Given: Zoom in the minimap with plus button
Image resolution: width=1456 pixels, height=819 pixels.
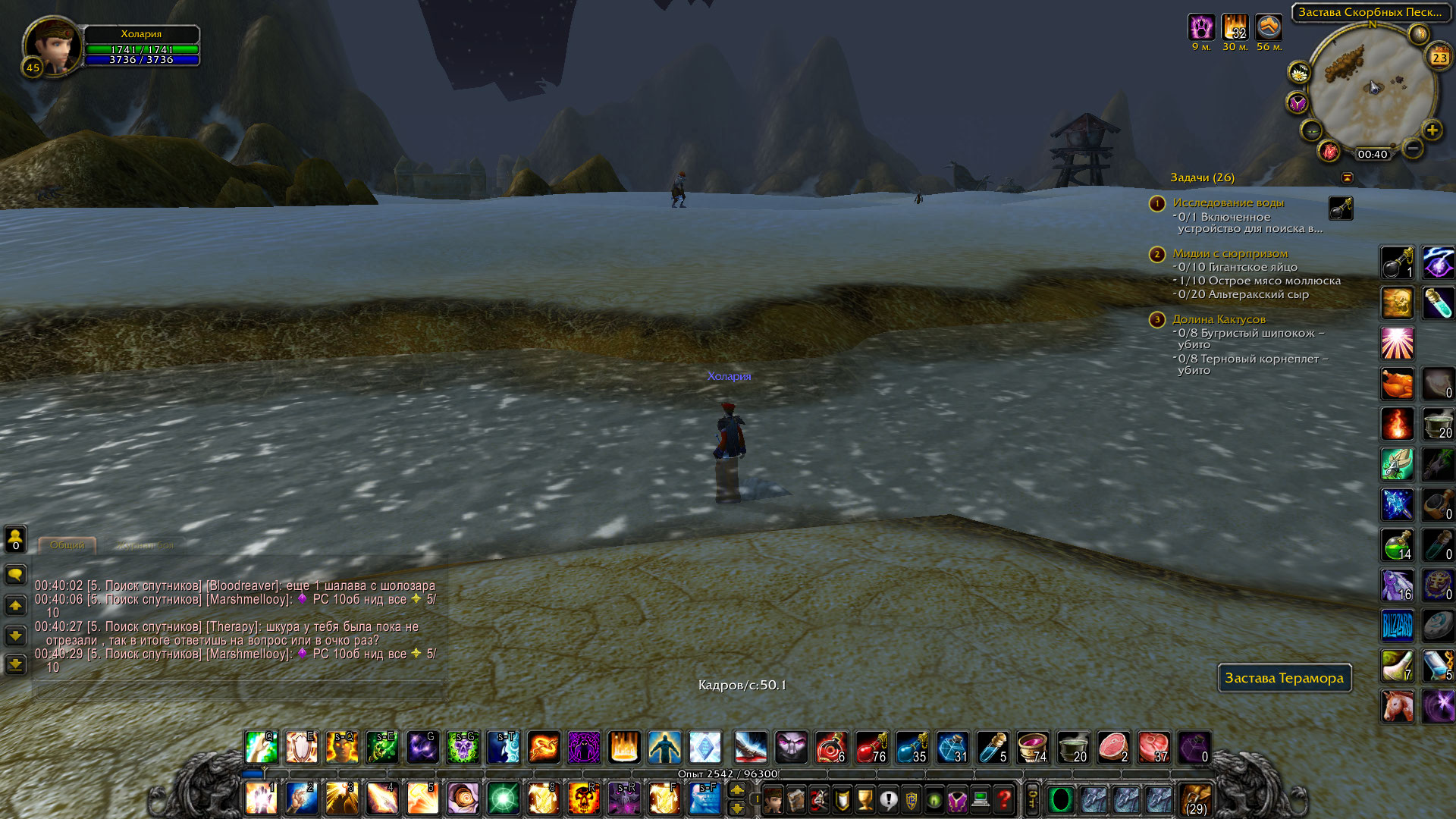Looking at the screenshot, I should coord(1432,130).
